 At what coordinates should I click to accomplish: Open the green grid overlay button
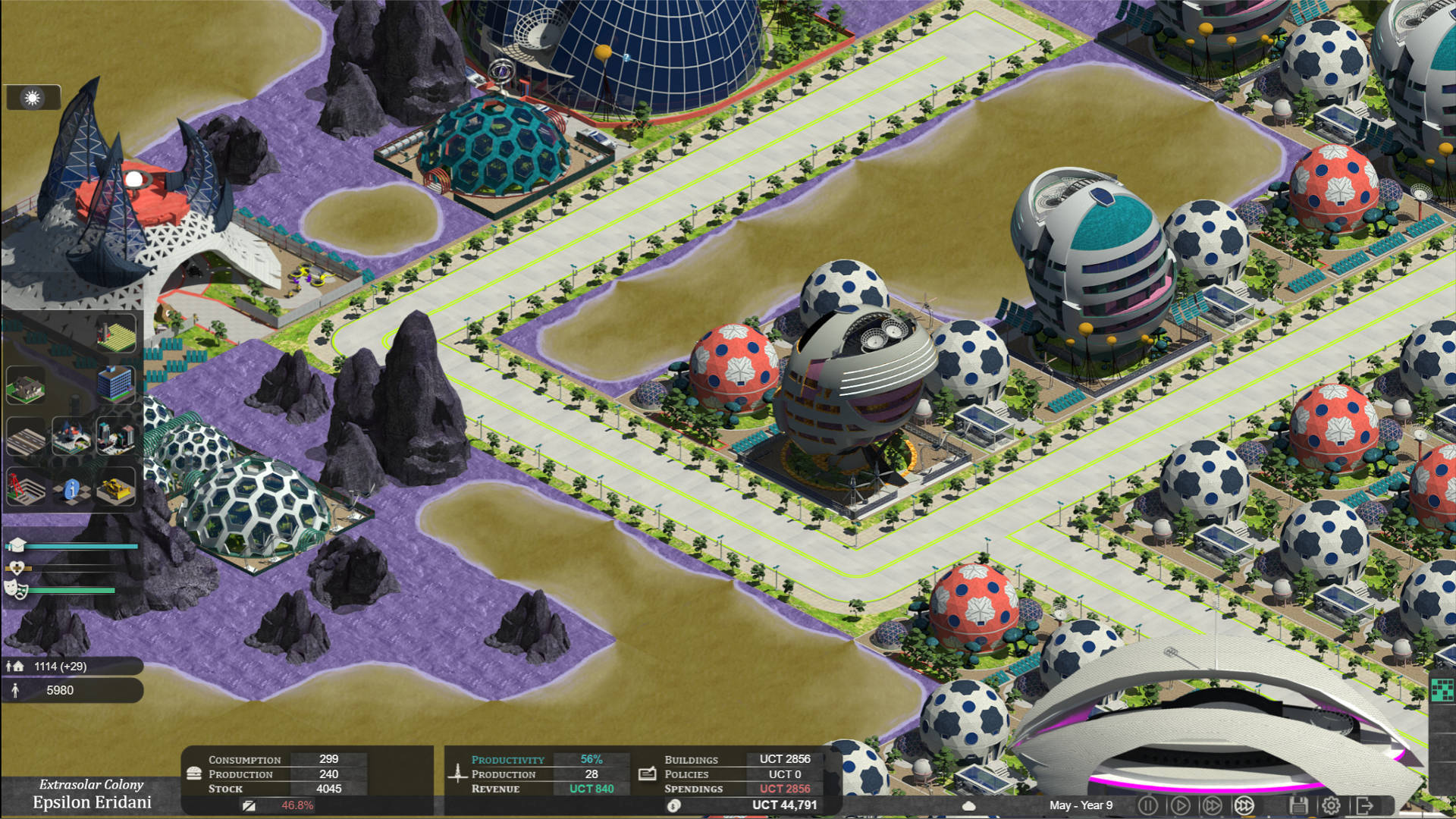pyautogui.click(x=1441, y=689)
